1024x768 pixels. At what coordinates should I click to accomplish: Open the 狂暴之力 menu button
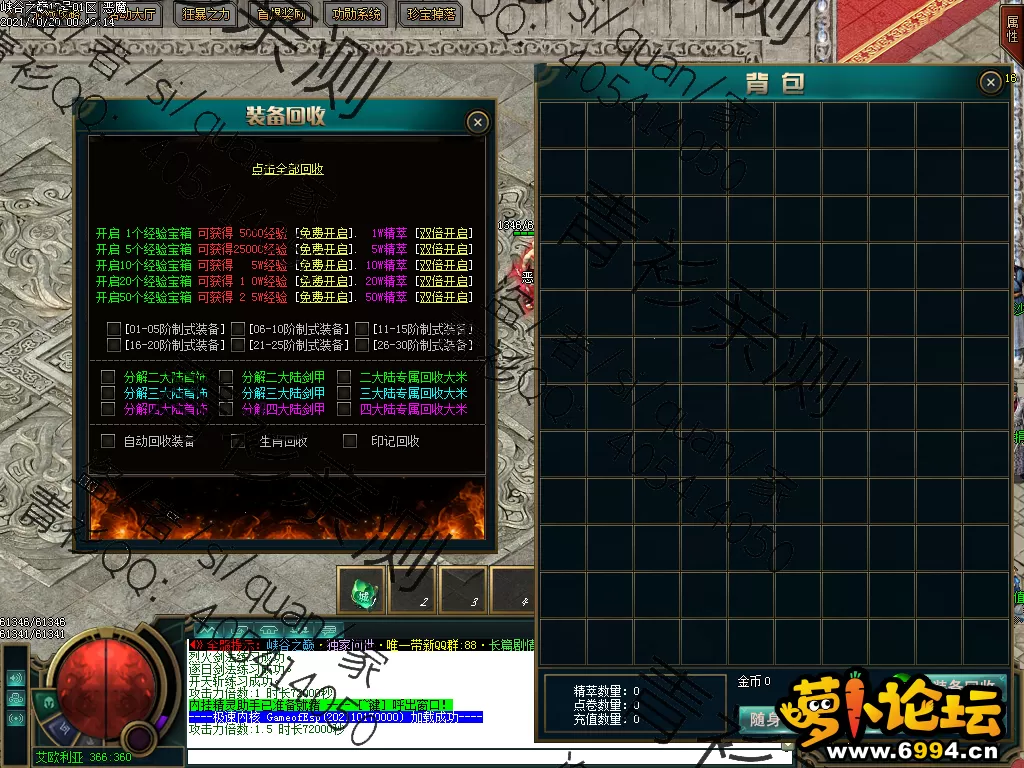point(206,14)
